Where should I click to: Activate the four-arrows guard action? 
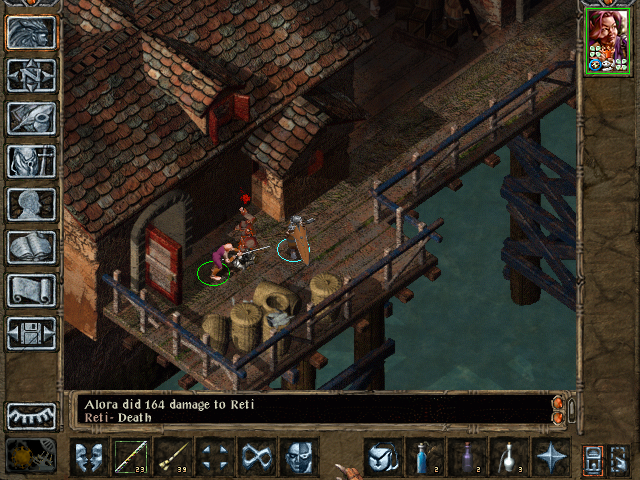tap(215, 457)
